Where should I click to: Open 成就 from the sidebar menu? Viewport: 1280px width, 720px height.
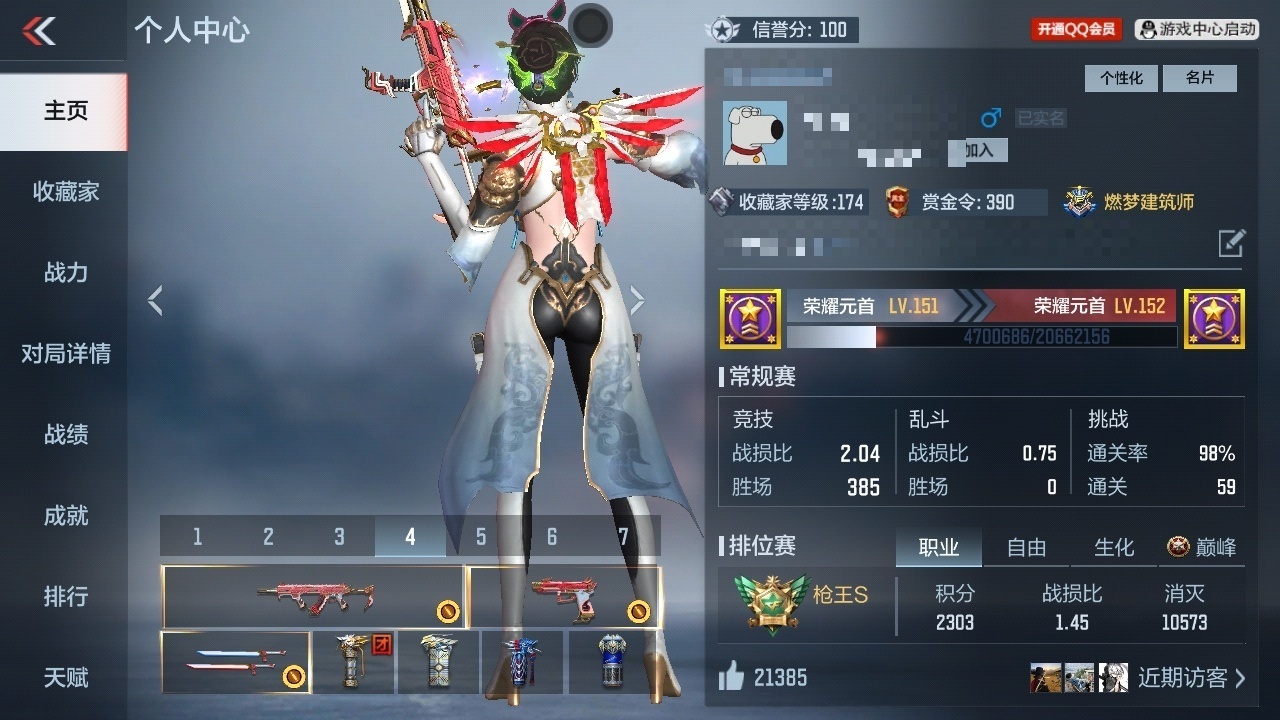point(63,516)
